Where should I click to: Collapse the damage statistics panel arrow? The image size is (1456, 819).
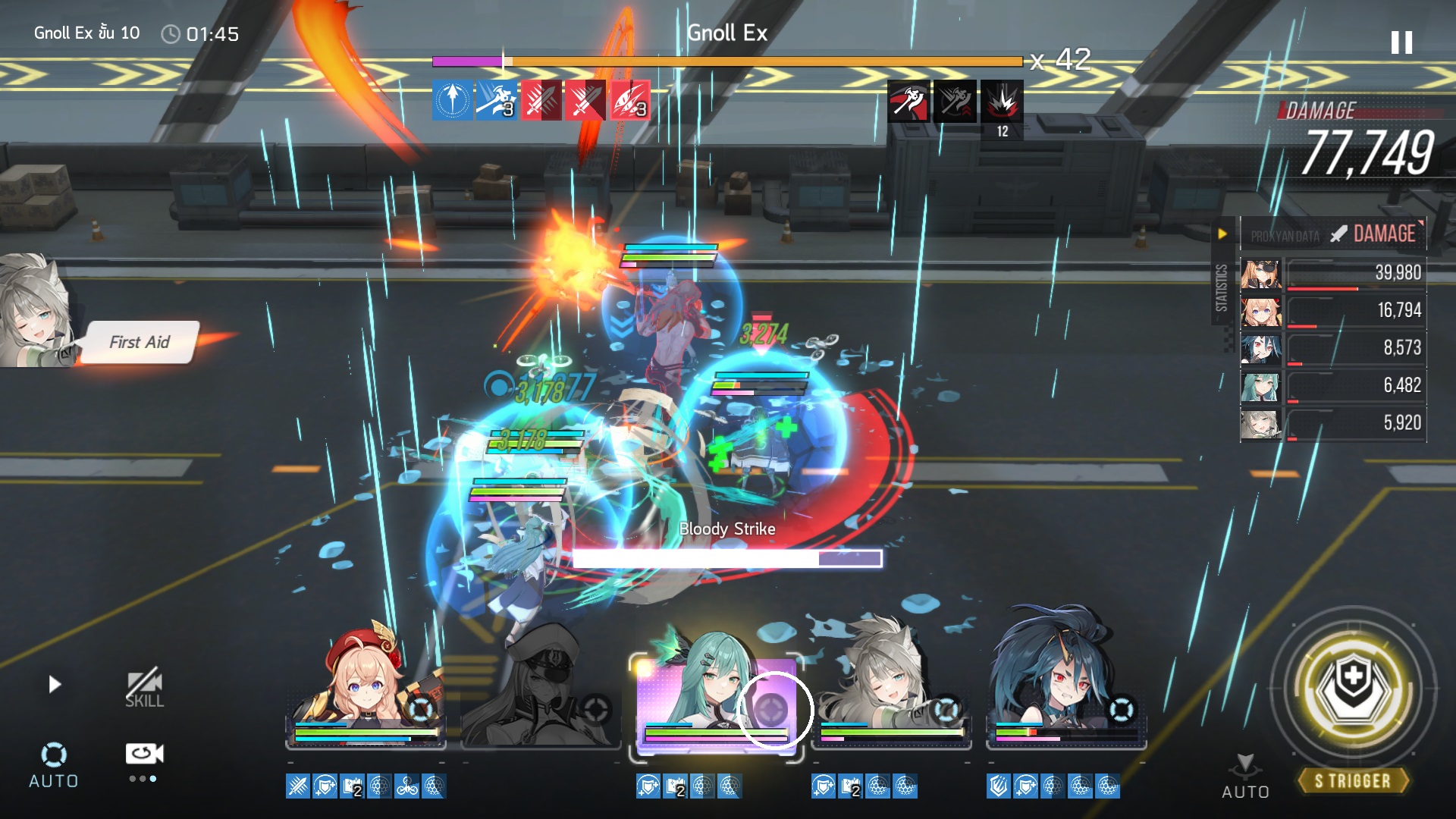click(x=1222, y=234)
